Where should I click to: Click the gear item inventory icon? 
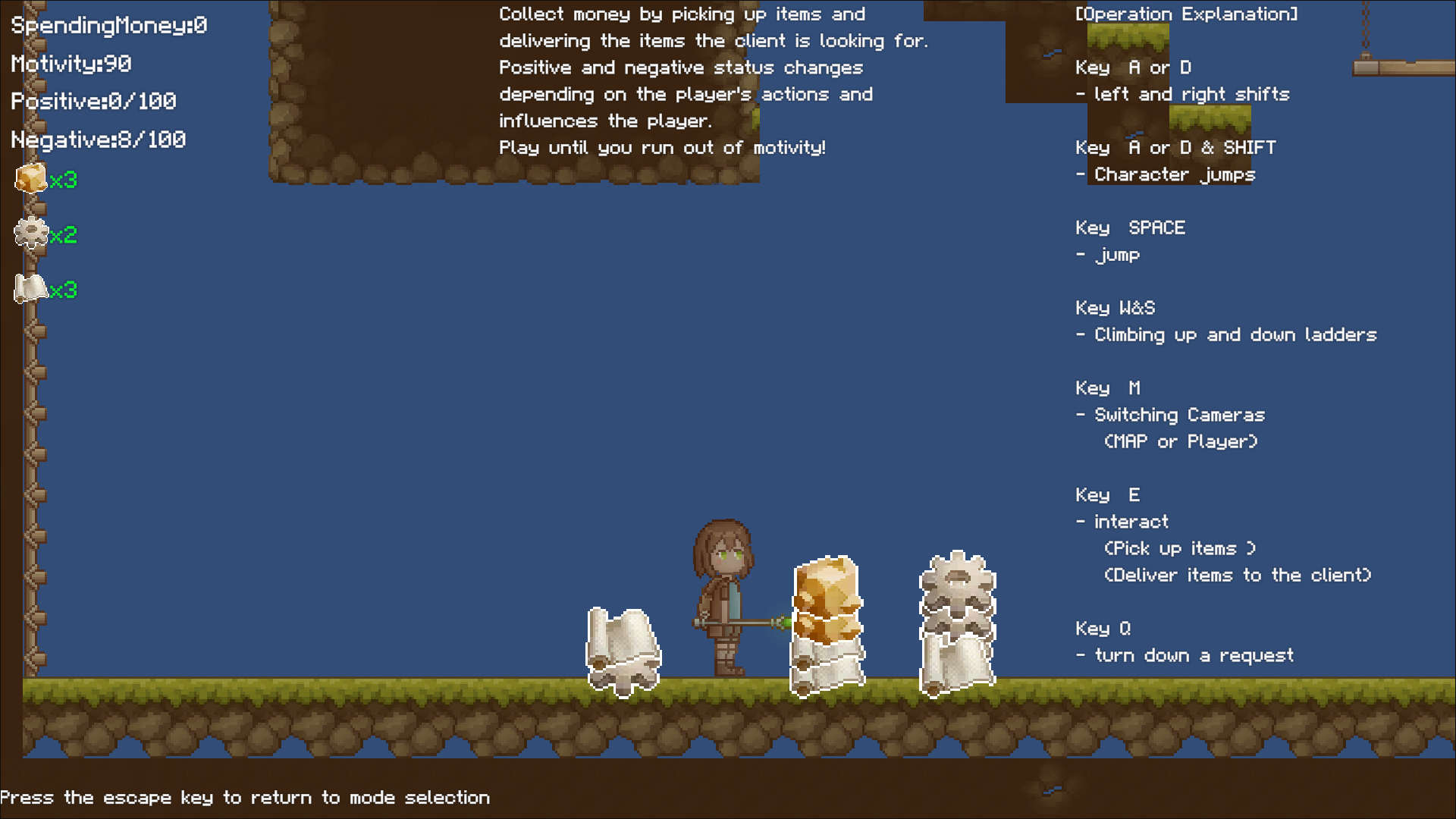(31, 234)
